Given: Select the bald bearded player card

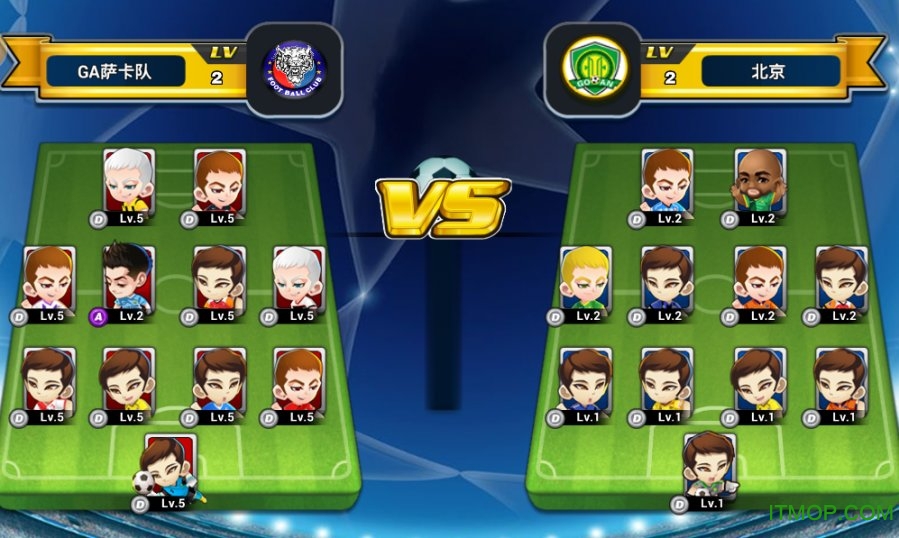Looking at the screenshot, I should tap(760, 182).
